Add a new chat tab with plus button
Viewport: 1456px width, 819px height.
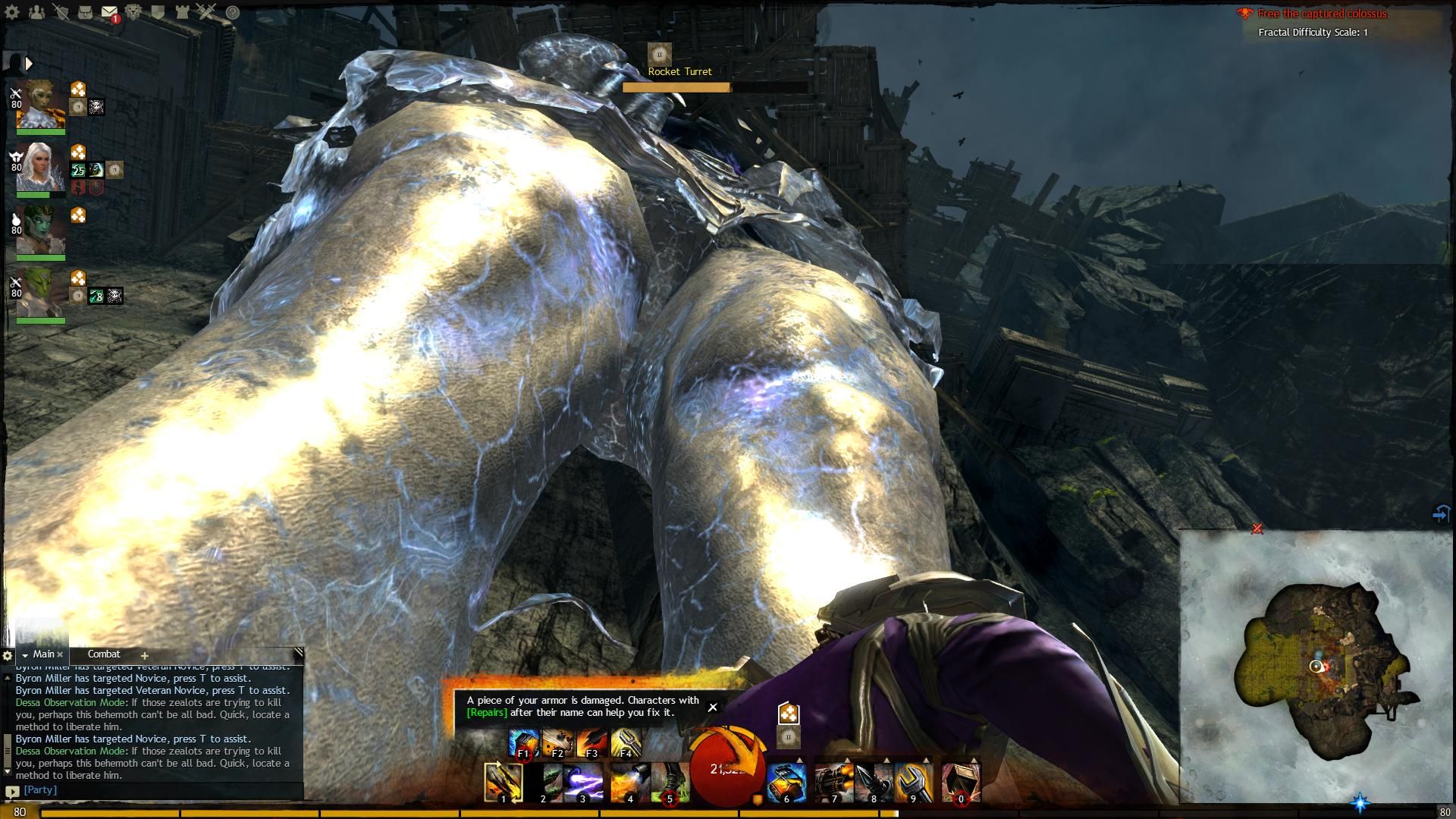coord(144,655)
